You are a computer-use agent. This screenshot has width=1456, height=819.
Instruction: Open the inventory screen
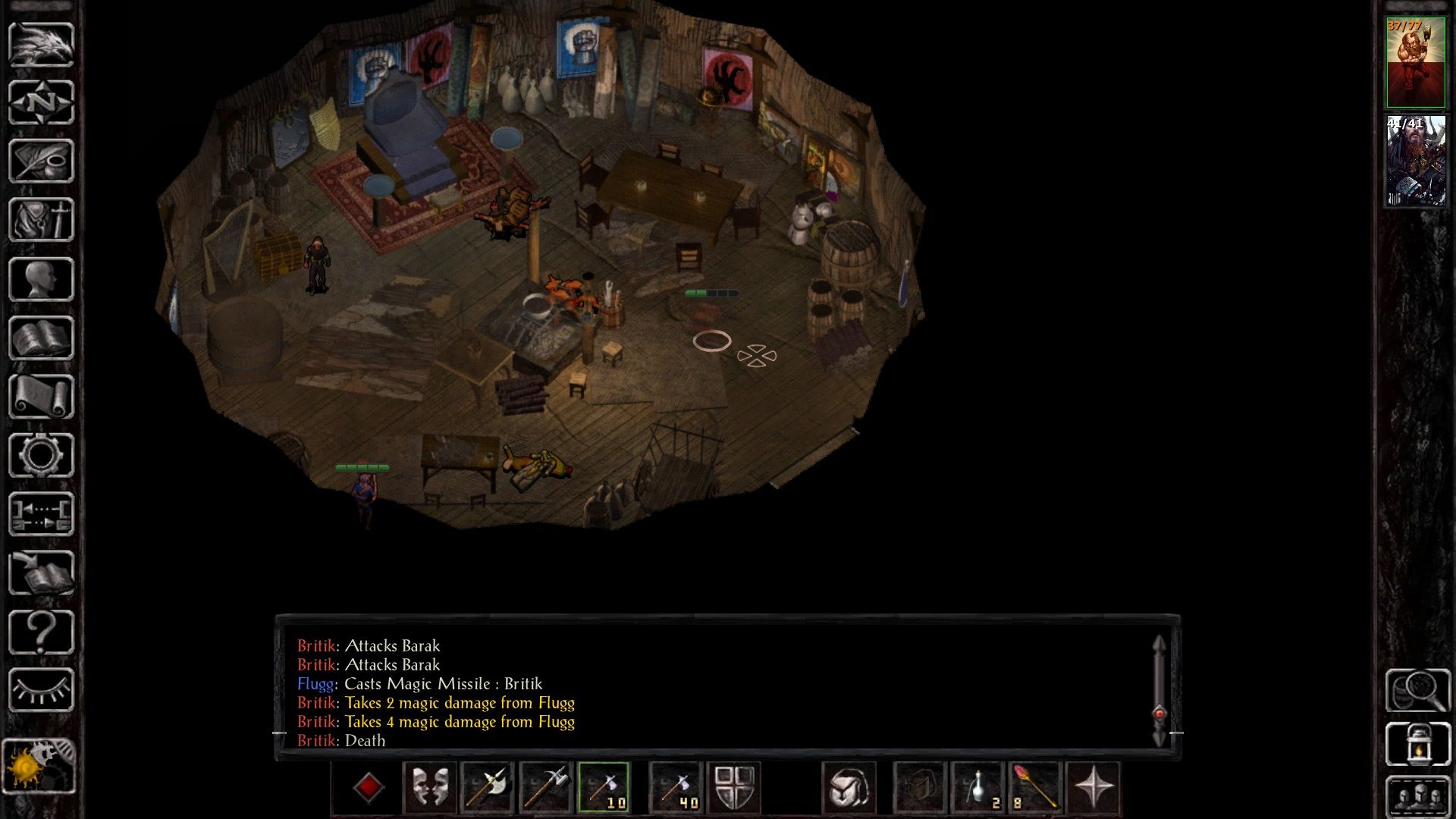[x=41, y=220]
